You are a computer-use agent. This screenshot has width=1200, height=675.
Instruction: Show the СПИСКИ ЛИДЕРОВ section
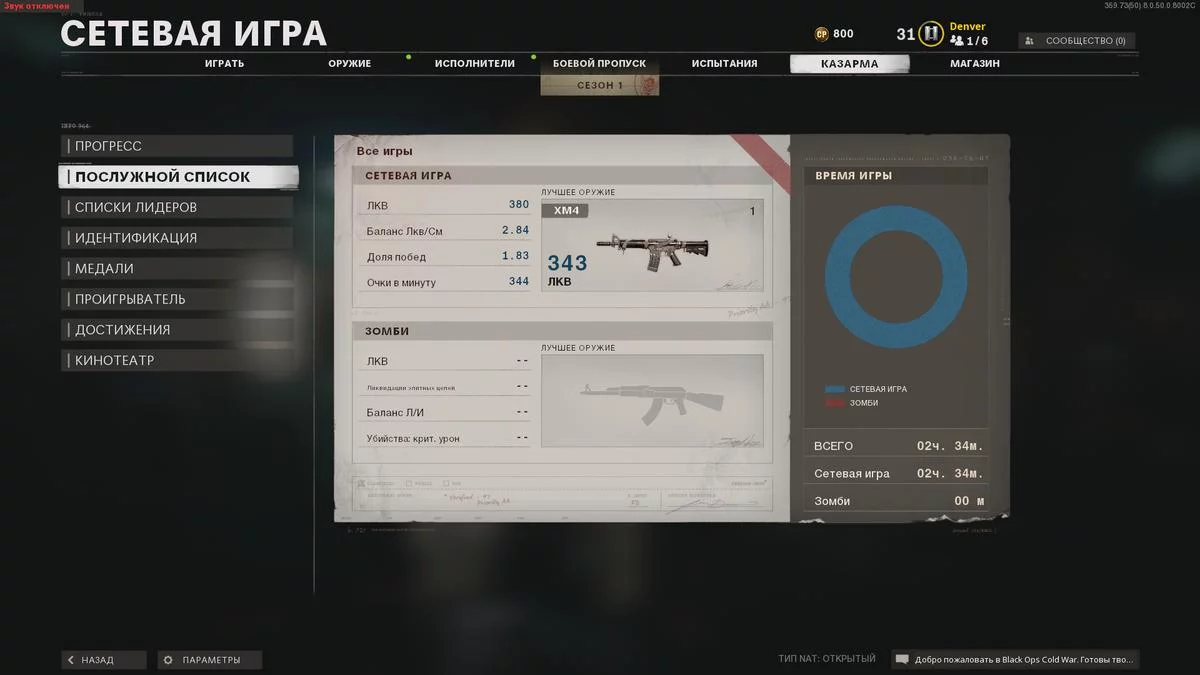(x=176, y=207)
